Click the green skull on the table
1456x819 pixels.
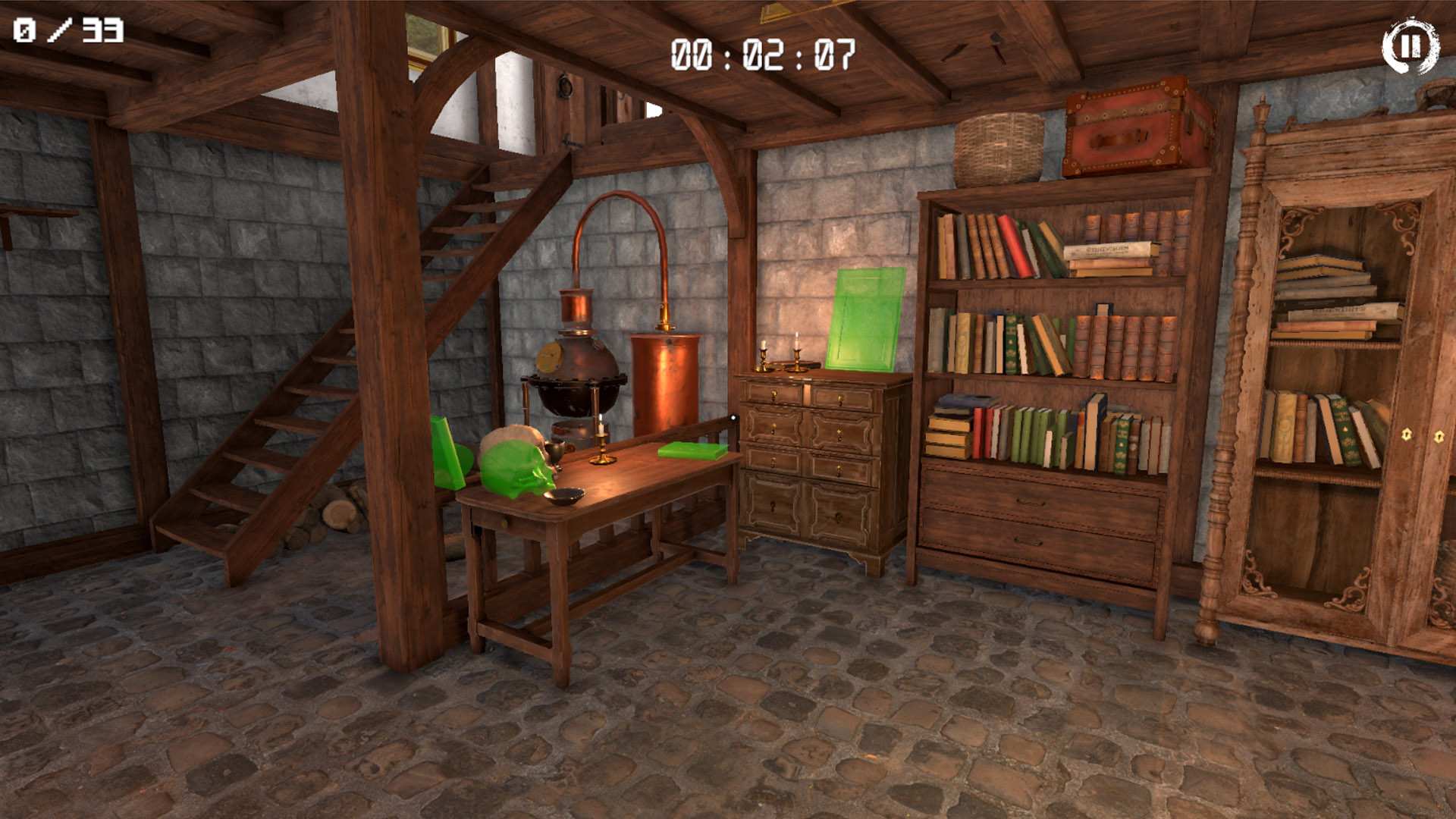(x=516, y=463)
